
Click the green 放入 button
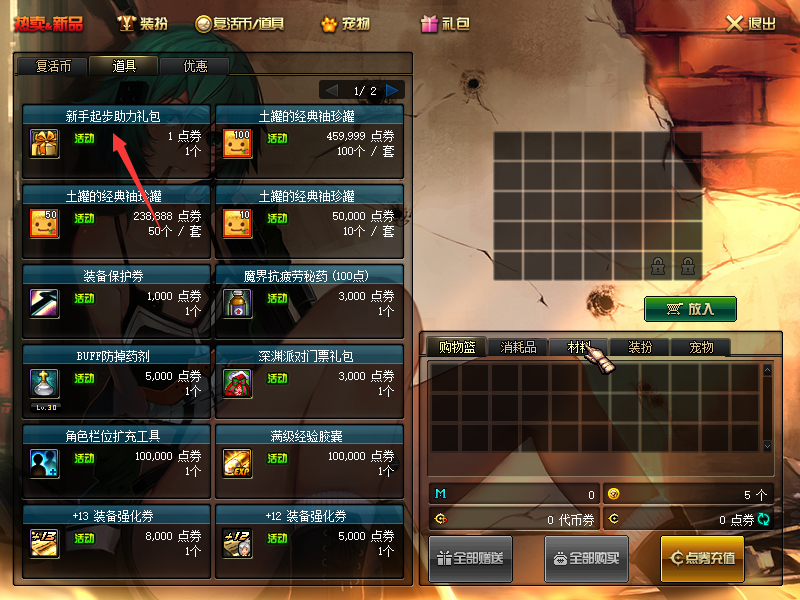coord(690,309)
